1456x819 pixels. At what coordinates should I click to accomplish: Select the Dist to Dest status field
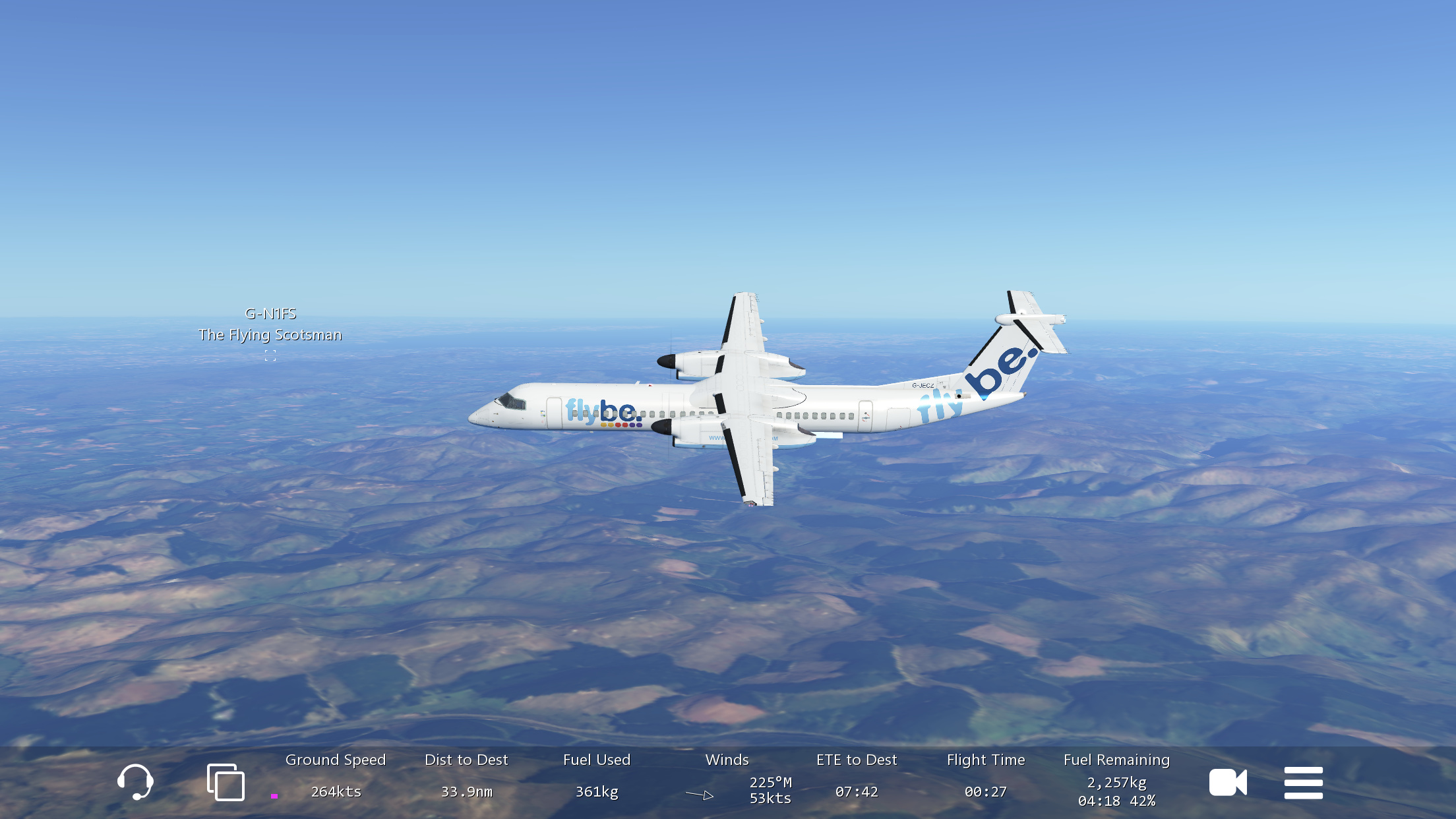click(466, 777)
